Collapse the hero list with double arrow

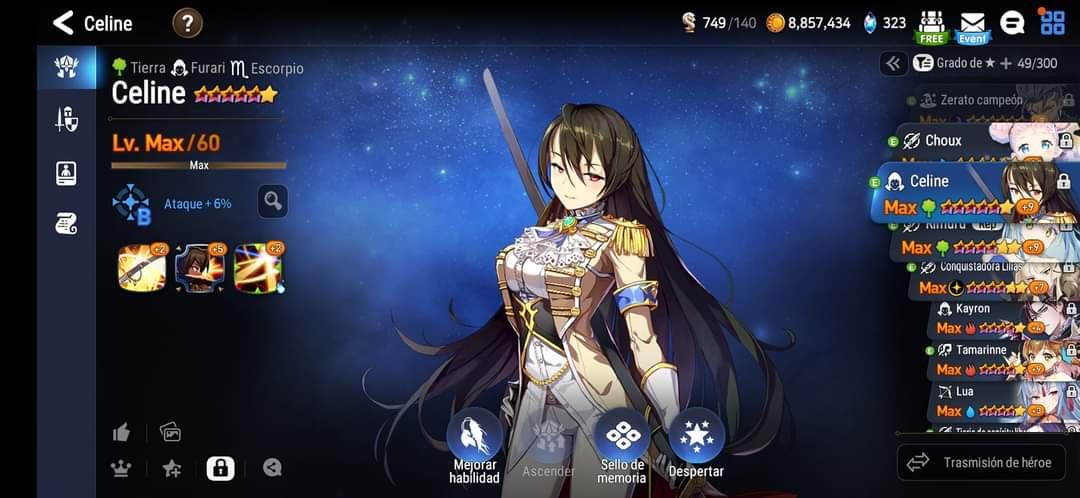point(893,63)
